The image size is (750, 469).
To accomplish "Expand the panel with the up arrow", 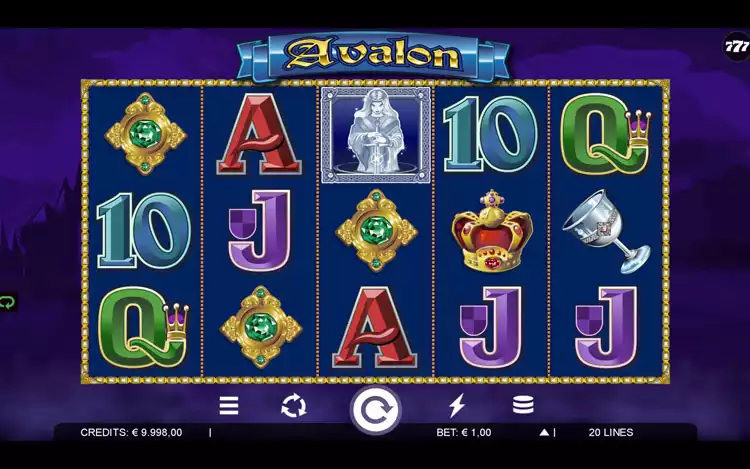I will click(544, 433).
